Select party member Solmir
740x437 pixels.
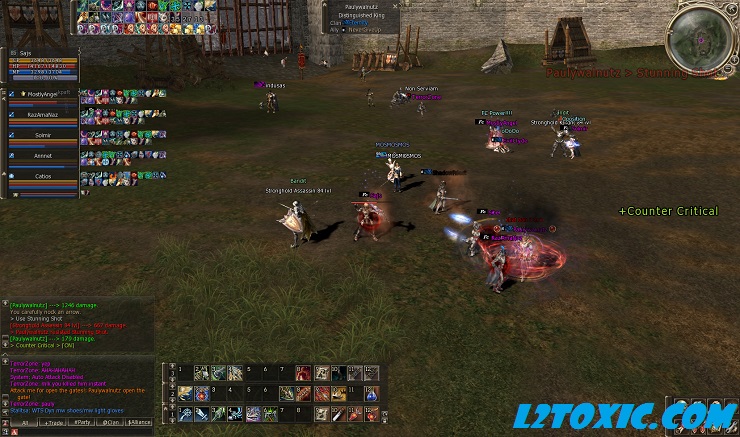click(x=43, y=135)
